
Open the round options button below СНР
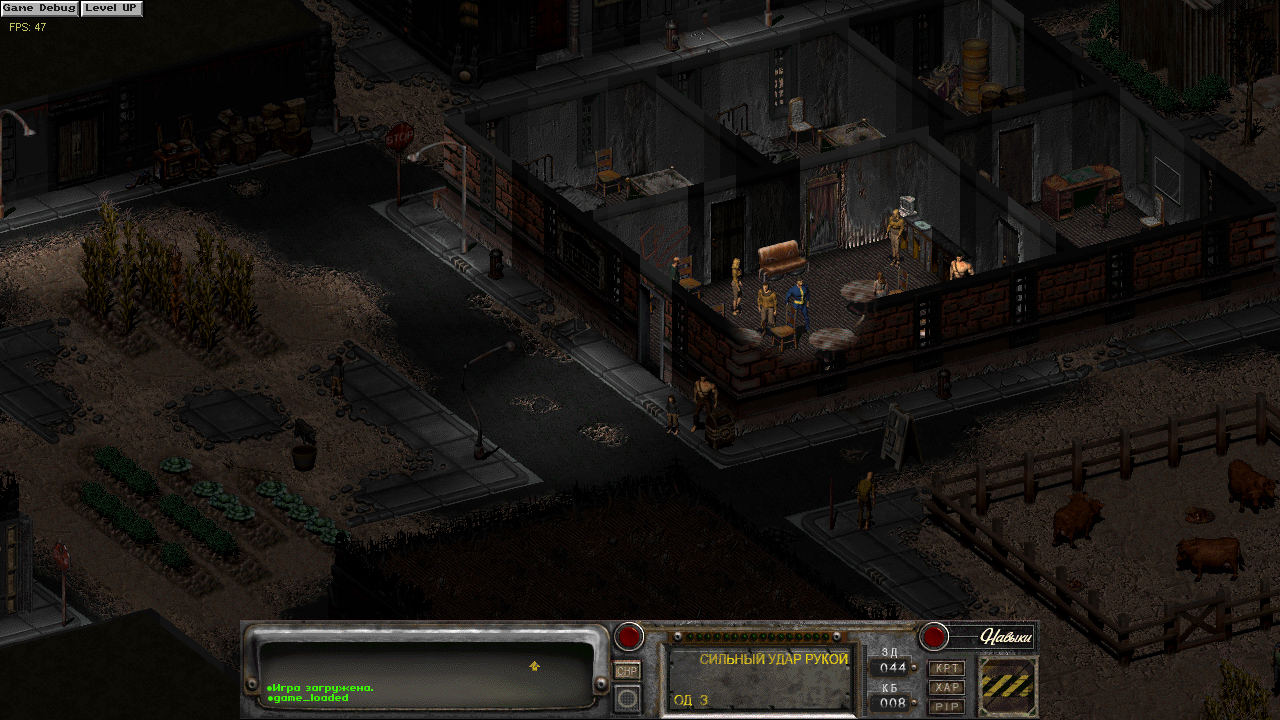tap(627, 697)
